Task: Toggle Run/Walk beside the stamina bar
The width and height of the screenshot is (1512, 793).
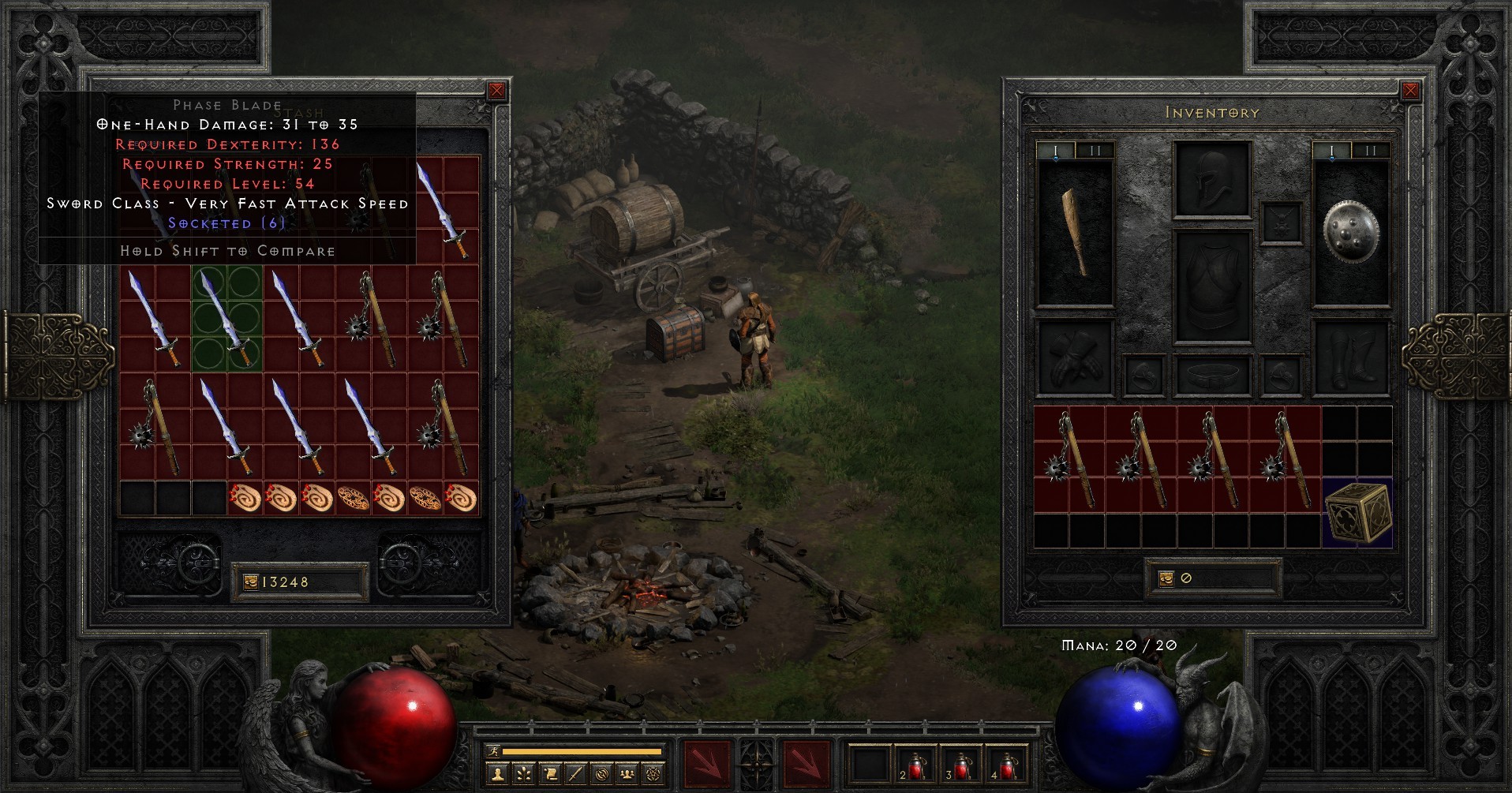Action: (492, 750)
